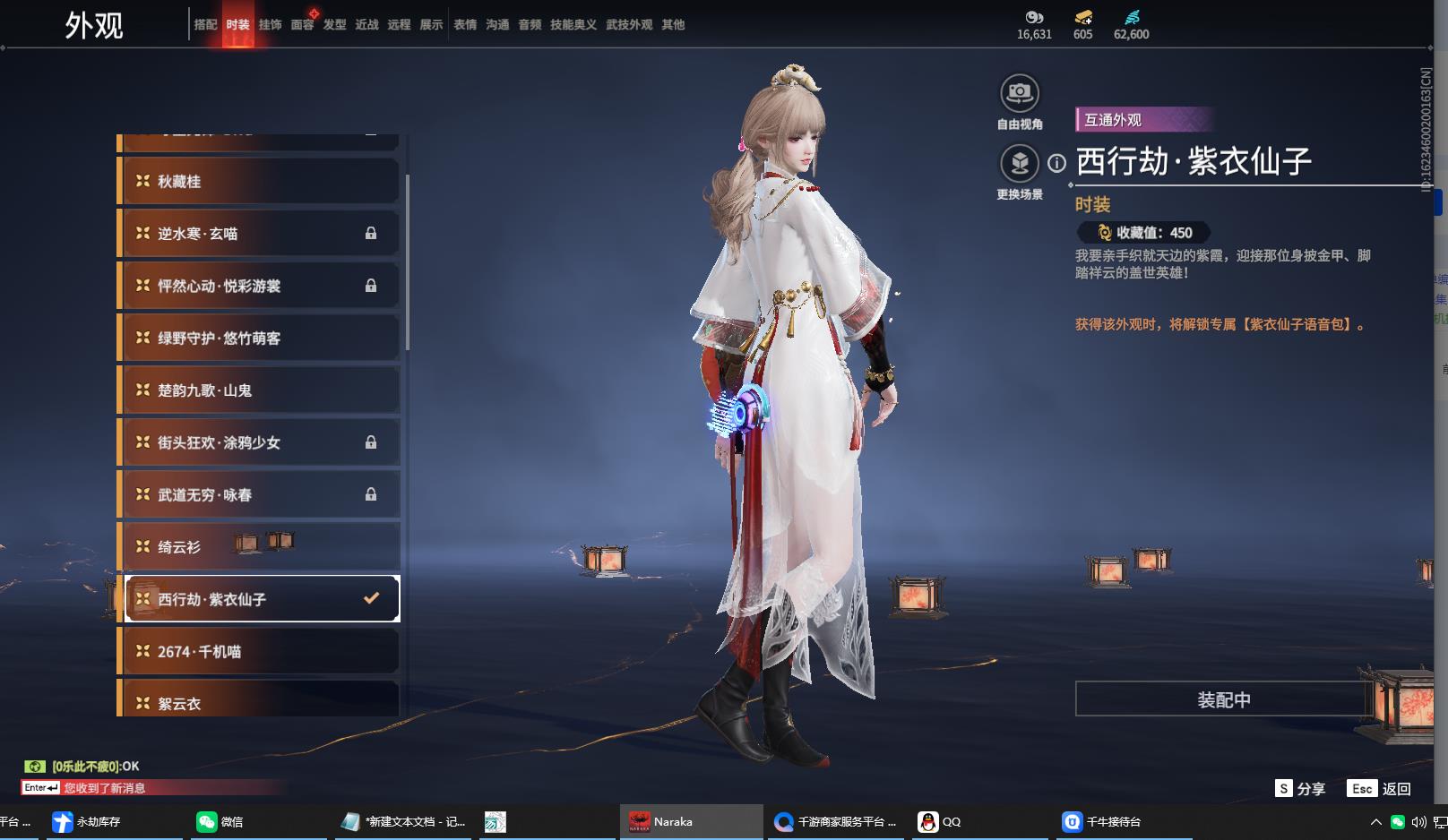
Task: Share the outfit with 分享
Action: tap(1300, 789)
